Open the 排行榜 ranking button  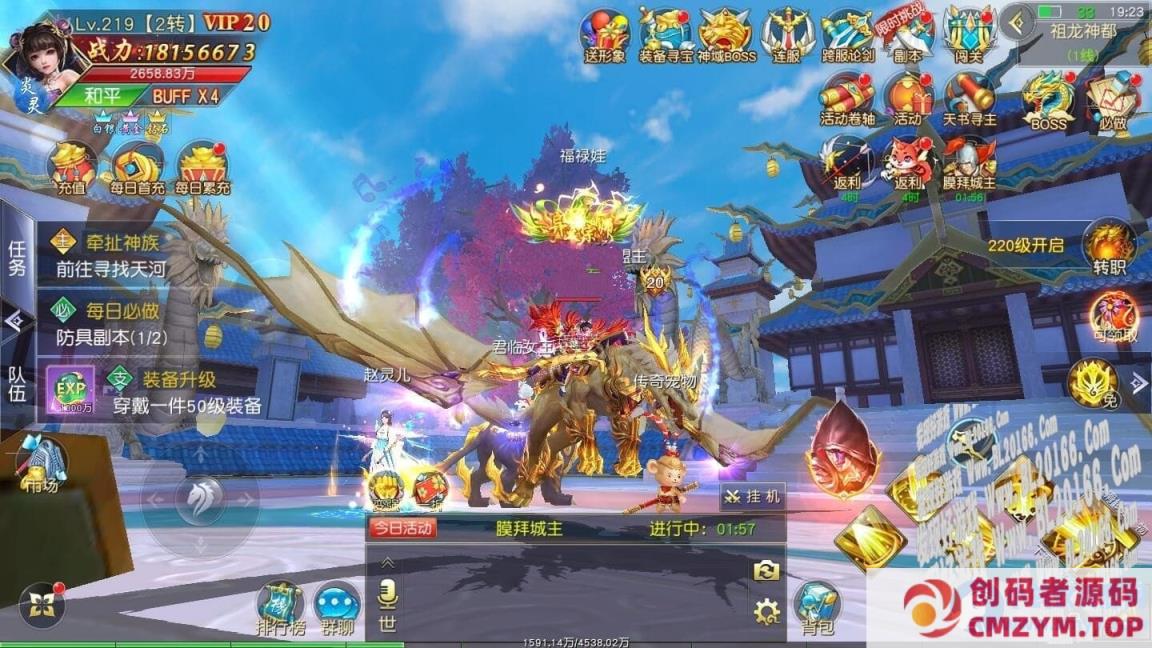coord(280,605)
